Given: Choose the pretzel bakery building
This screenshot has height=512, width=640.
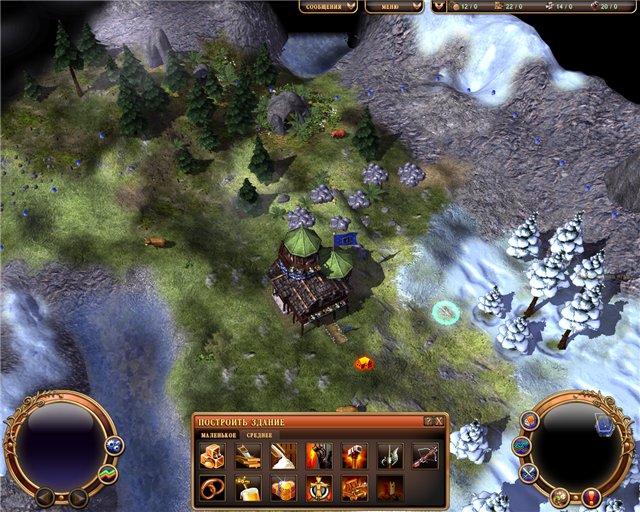Looking at the screenshot, I should [x=214, y=489].
